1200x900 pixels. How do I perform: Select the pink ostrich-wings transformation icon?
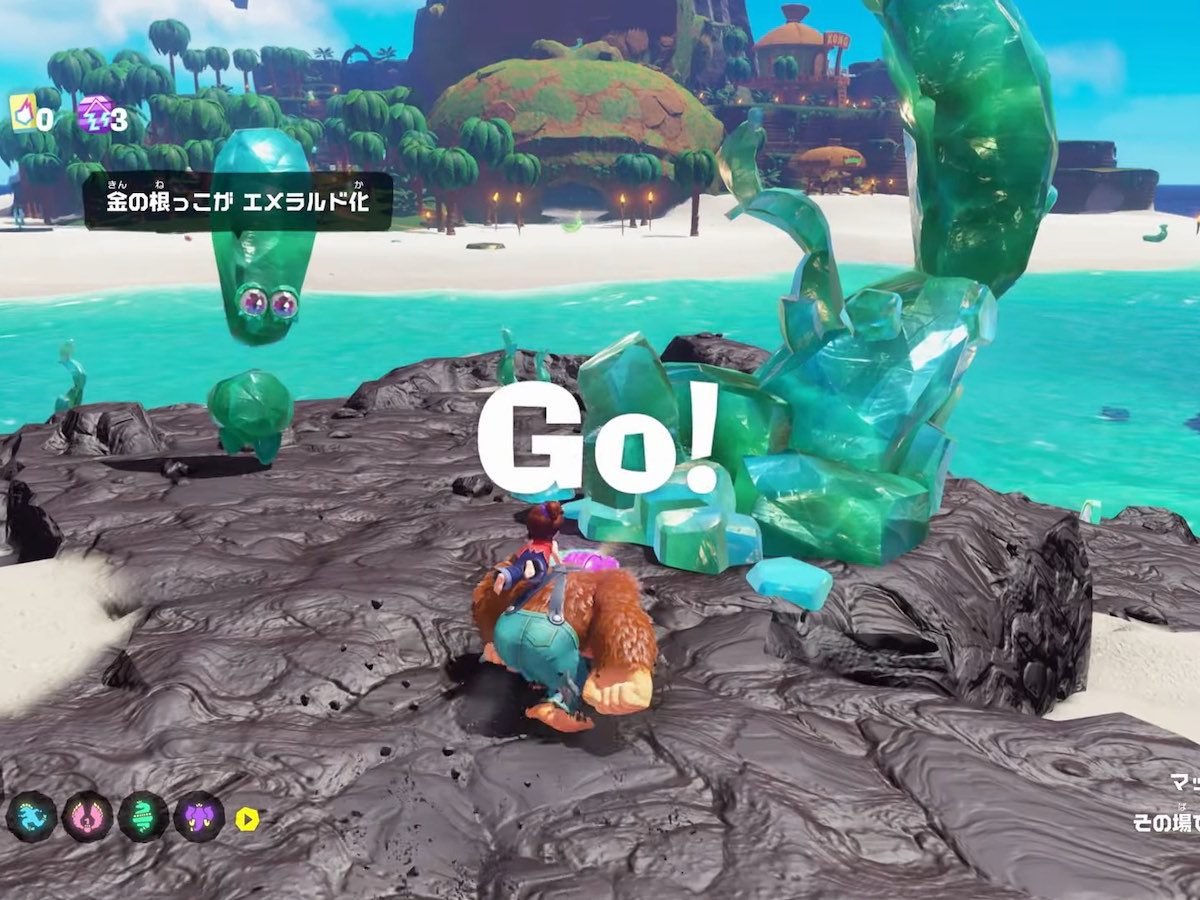tap(87, 817)
